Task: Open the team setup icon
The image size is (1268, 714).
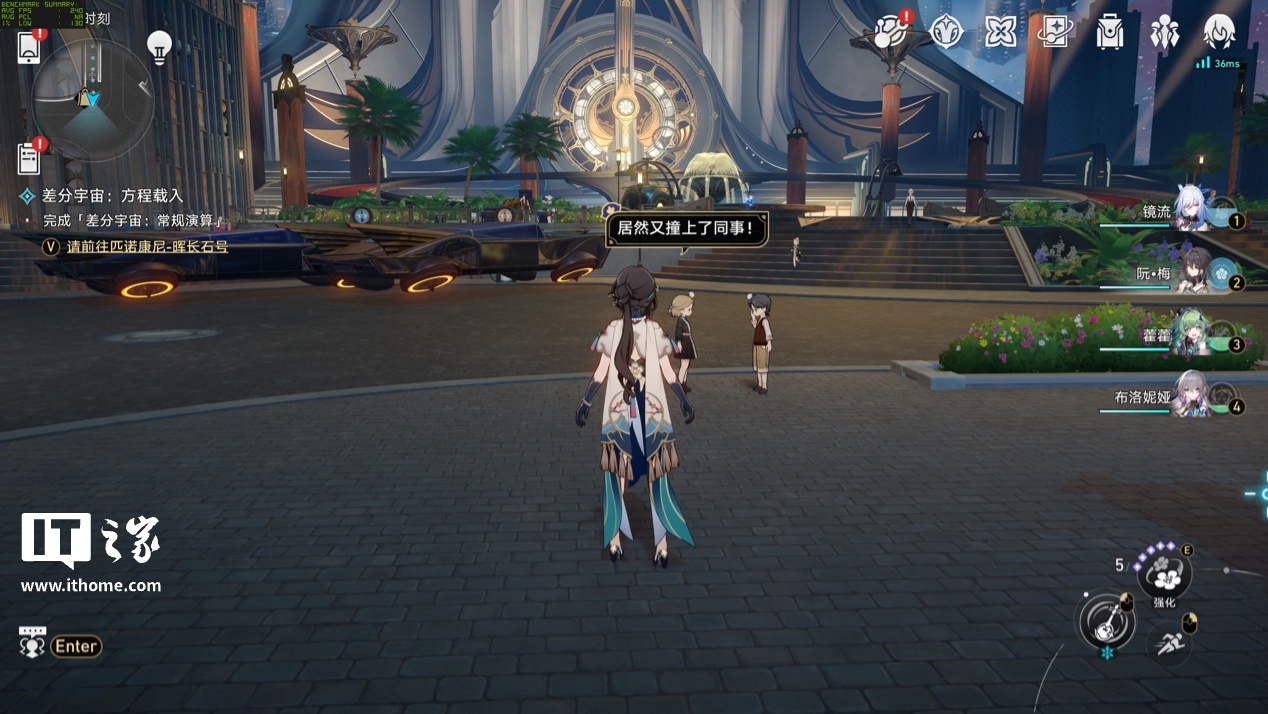Action: pos(1164,32)
